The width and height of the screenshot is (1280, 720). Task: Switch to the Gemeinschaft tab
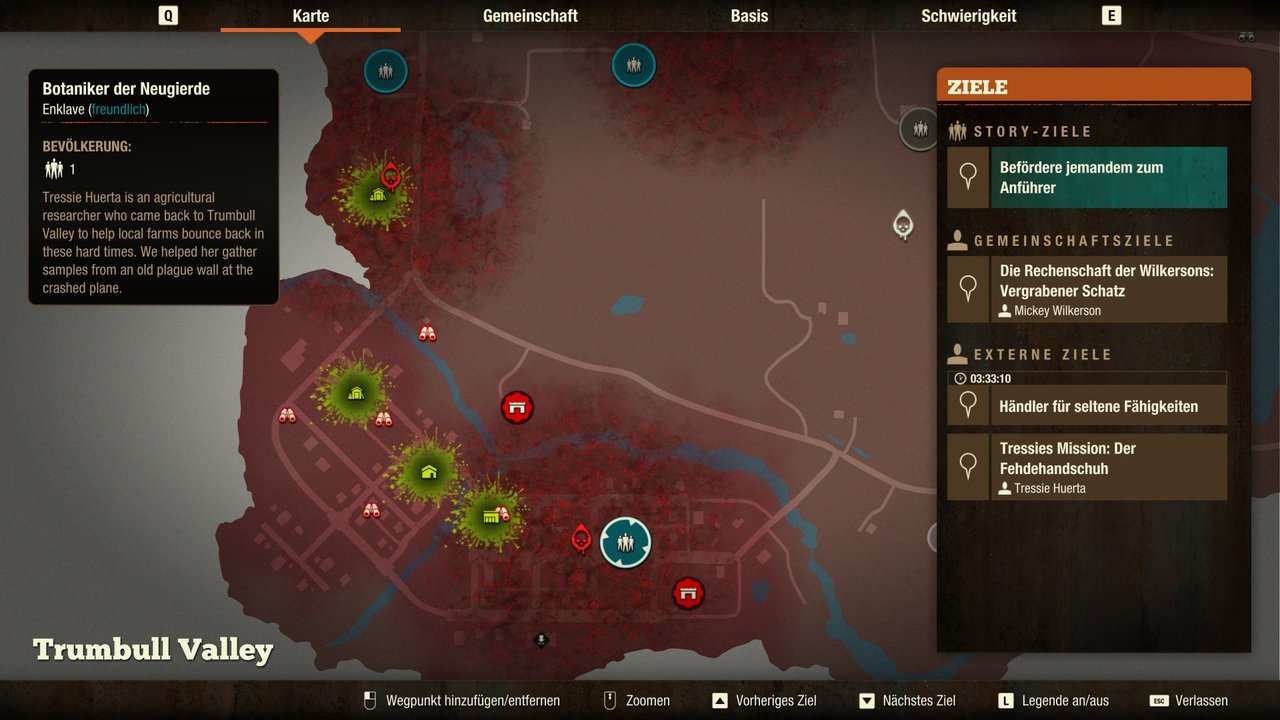click(530, 16)
